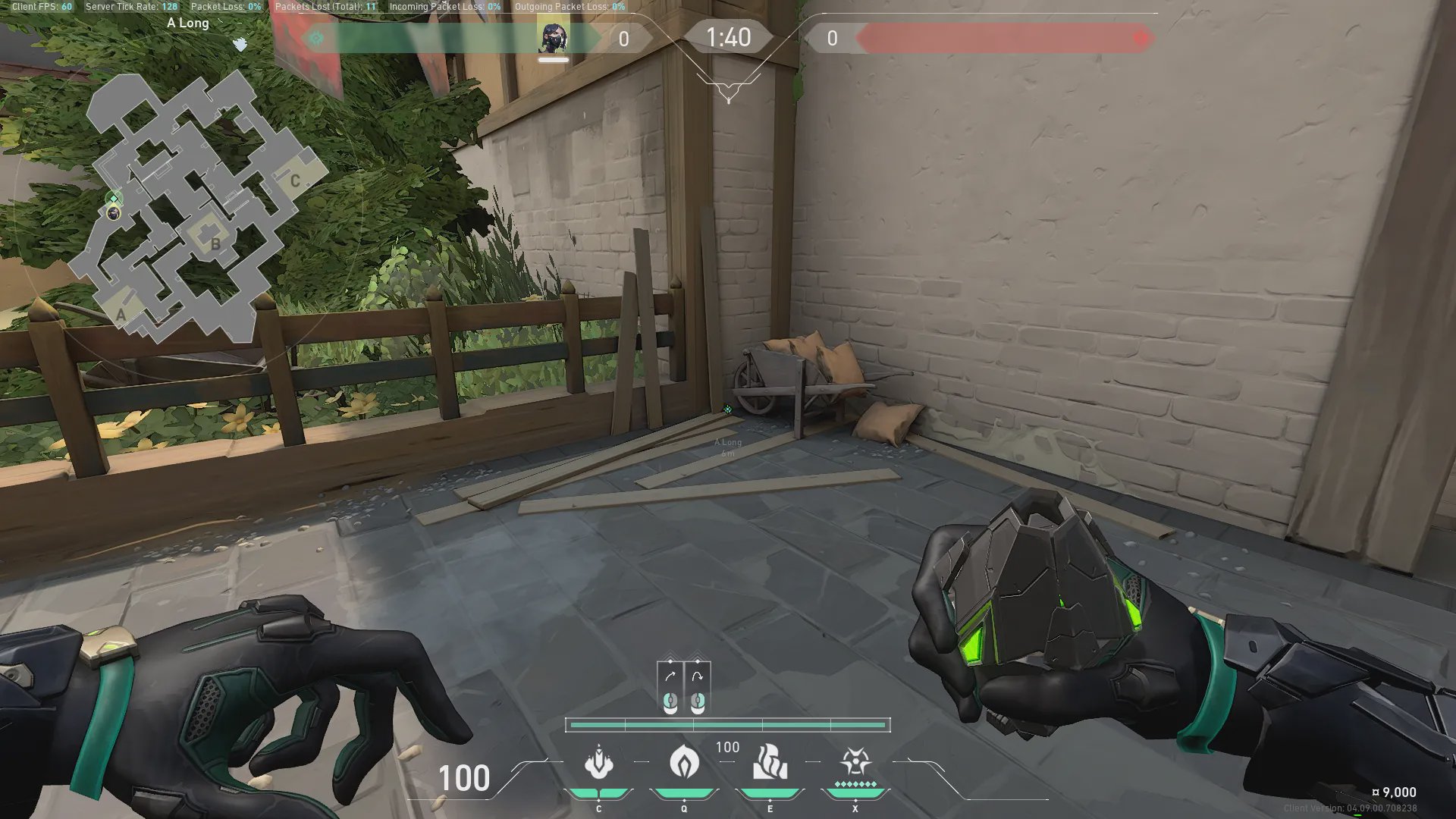Click the player position marker on the minimap

114,213
